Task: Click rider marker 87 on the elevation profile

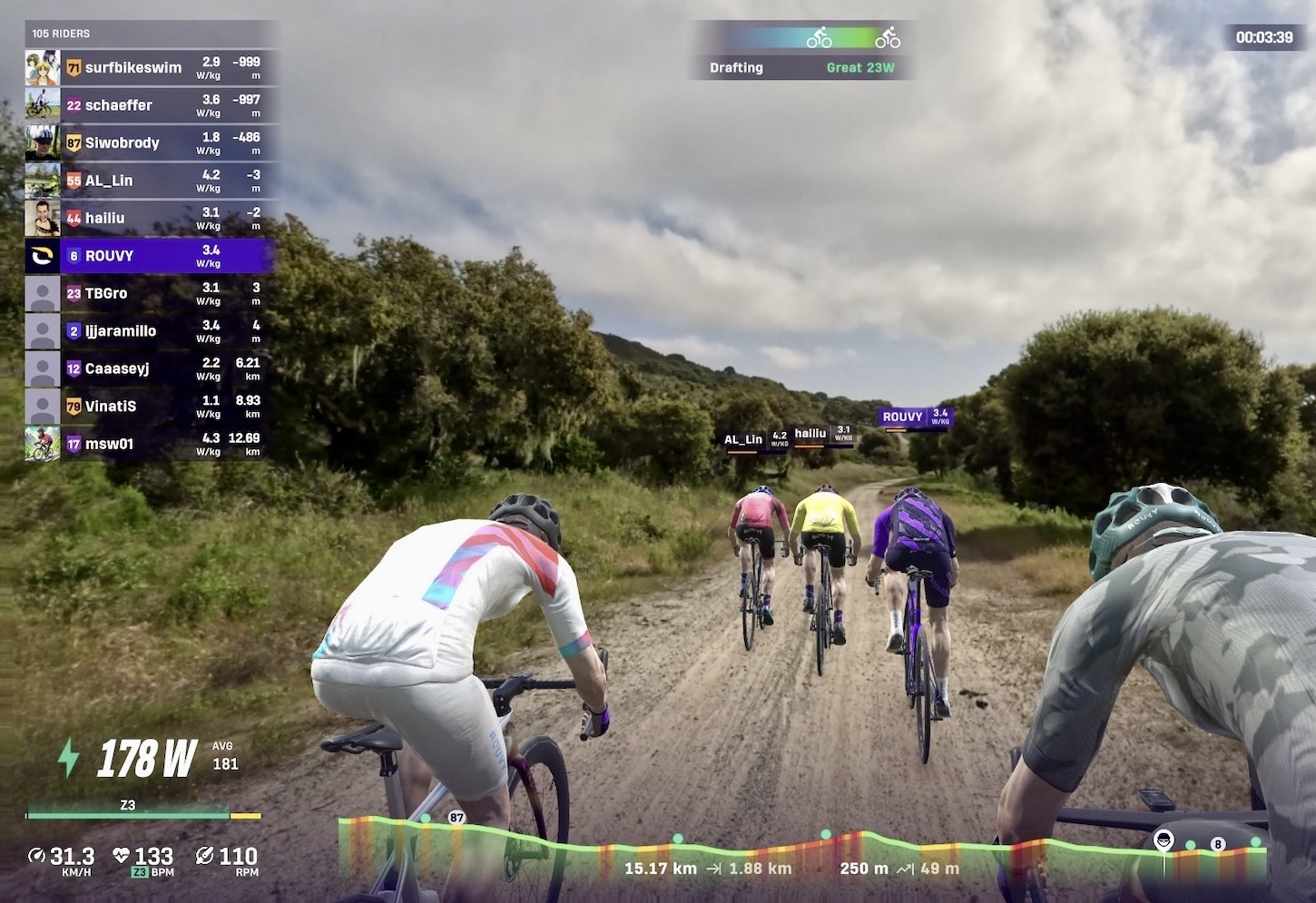Action: pyautogui.click(x=457, y=818)
